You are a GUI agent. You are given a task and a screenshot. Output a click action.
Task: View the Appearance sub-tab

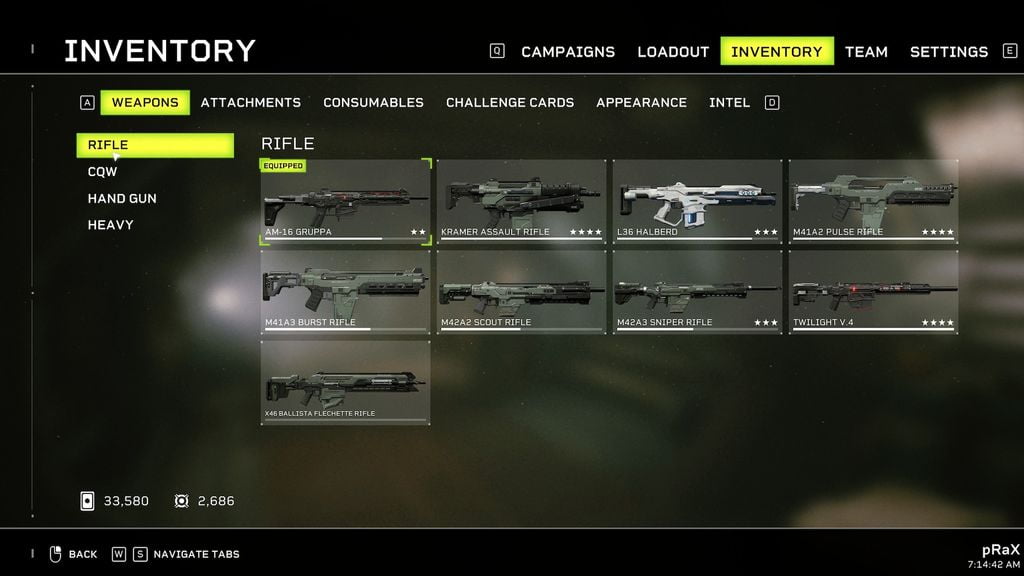(x=641, y=102)
